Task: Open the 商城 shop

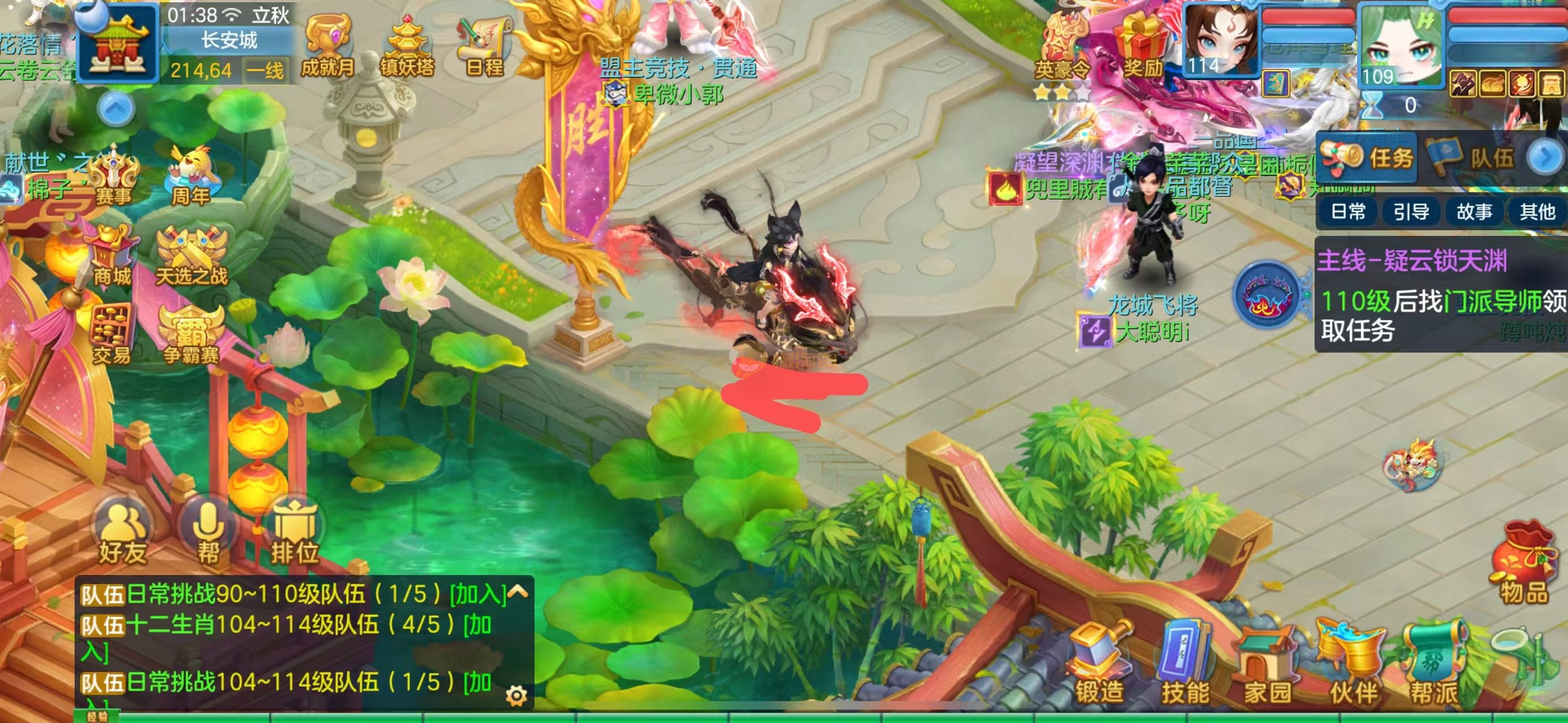Action: 112,257
